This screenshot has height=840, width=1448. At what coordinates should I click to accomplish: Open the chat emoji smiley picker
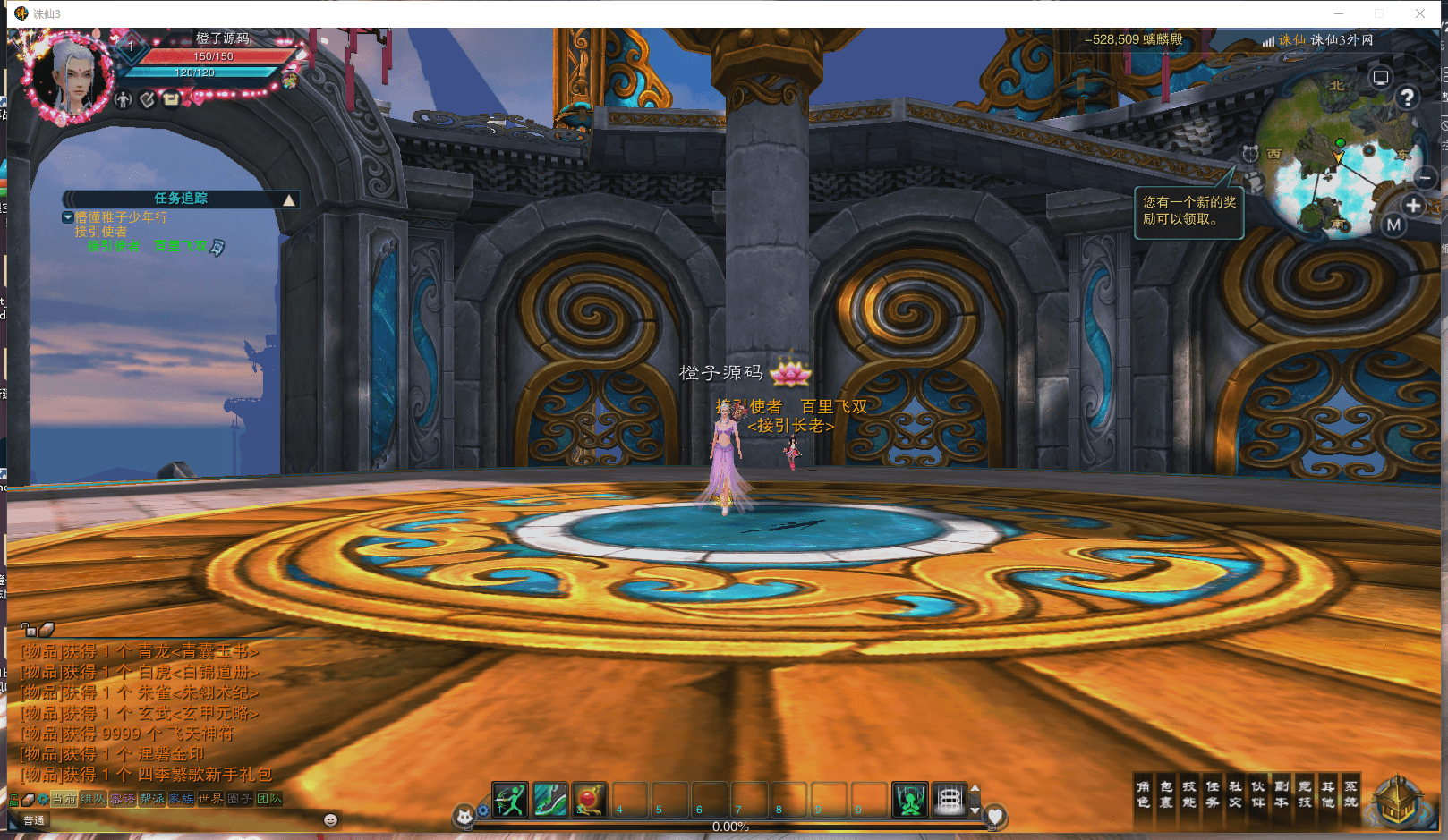coord(330,820)
